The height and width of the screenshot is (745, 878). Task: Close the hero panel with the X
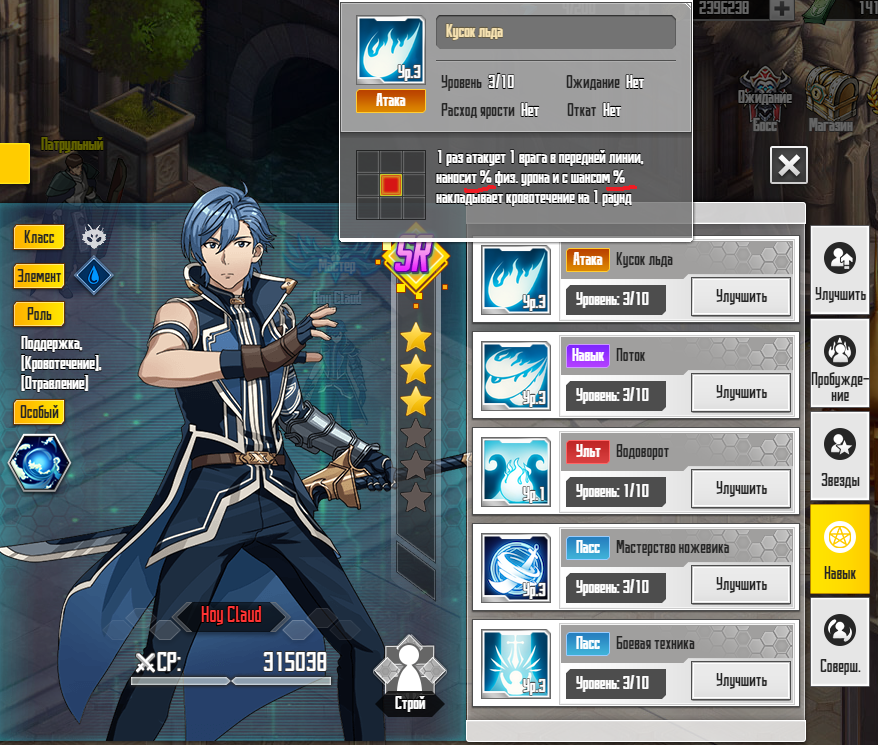pos(789,165)
